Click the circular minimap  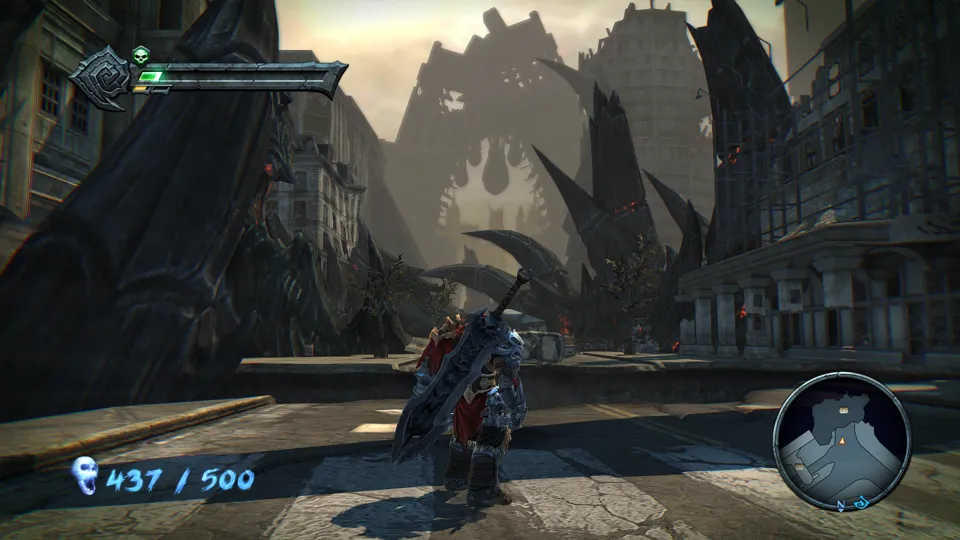(x=841, y=442)
